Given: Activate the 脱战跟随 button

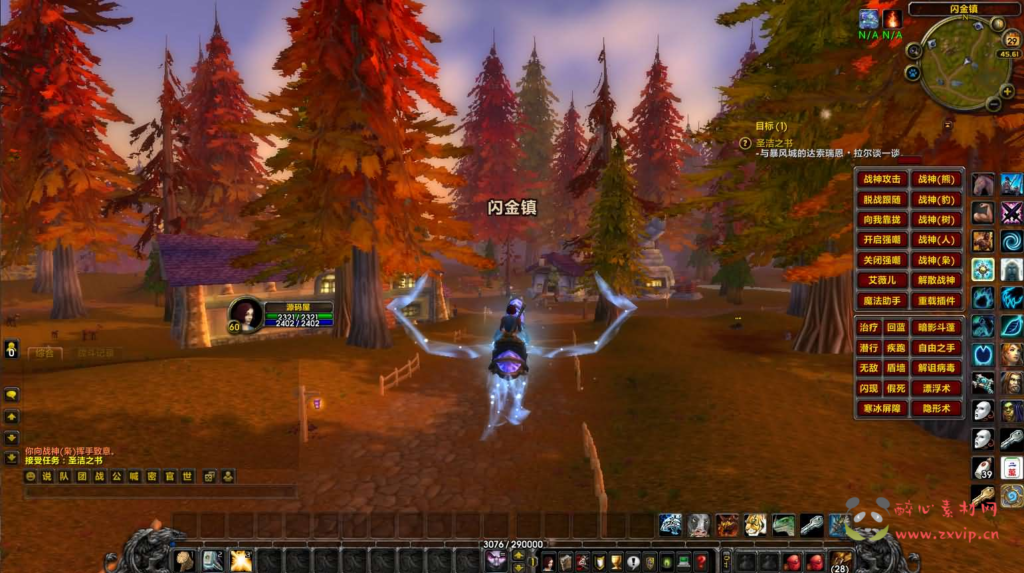Looking at the screenshot, I should pyautogui.click(x=883, y=200).
